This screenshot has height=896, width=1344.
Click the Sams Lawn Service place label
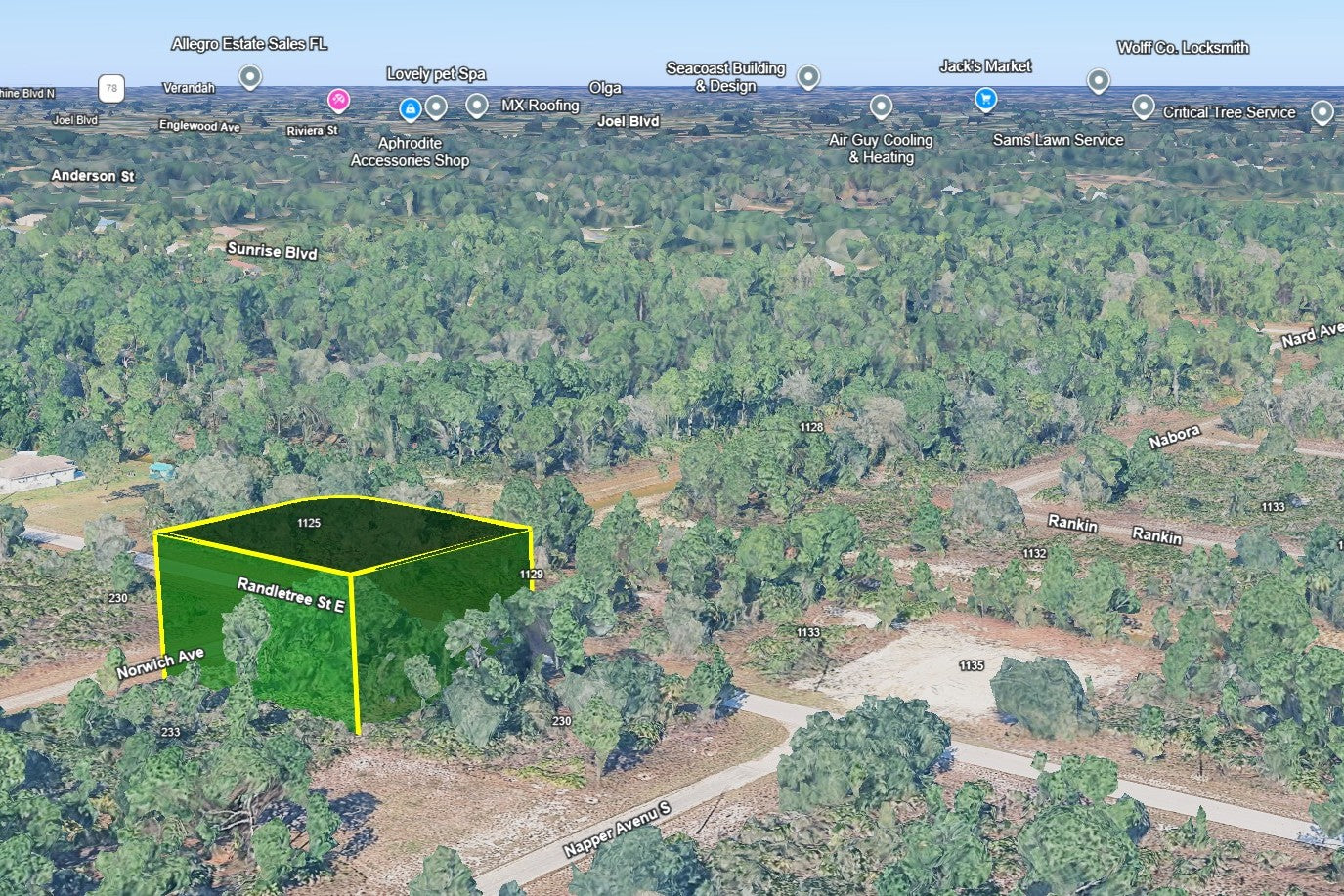1058,140
